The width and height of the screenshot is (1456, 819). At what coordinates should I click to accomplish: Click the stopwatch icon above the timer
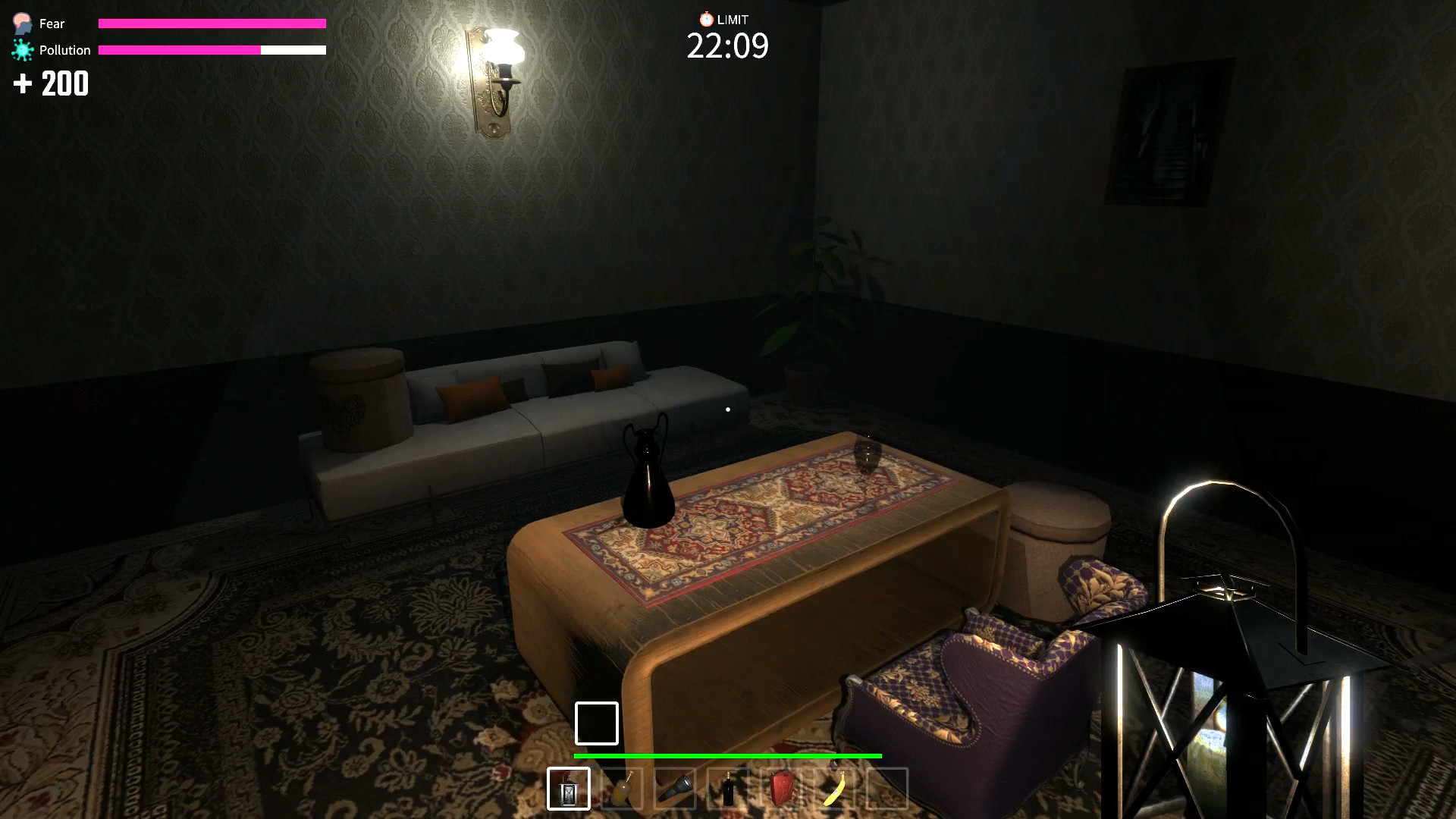click(x=705, y=19)
